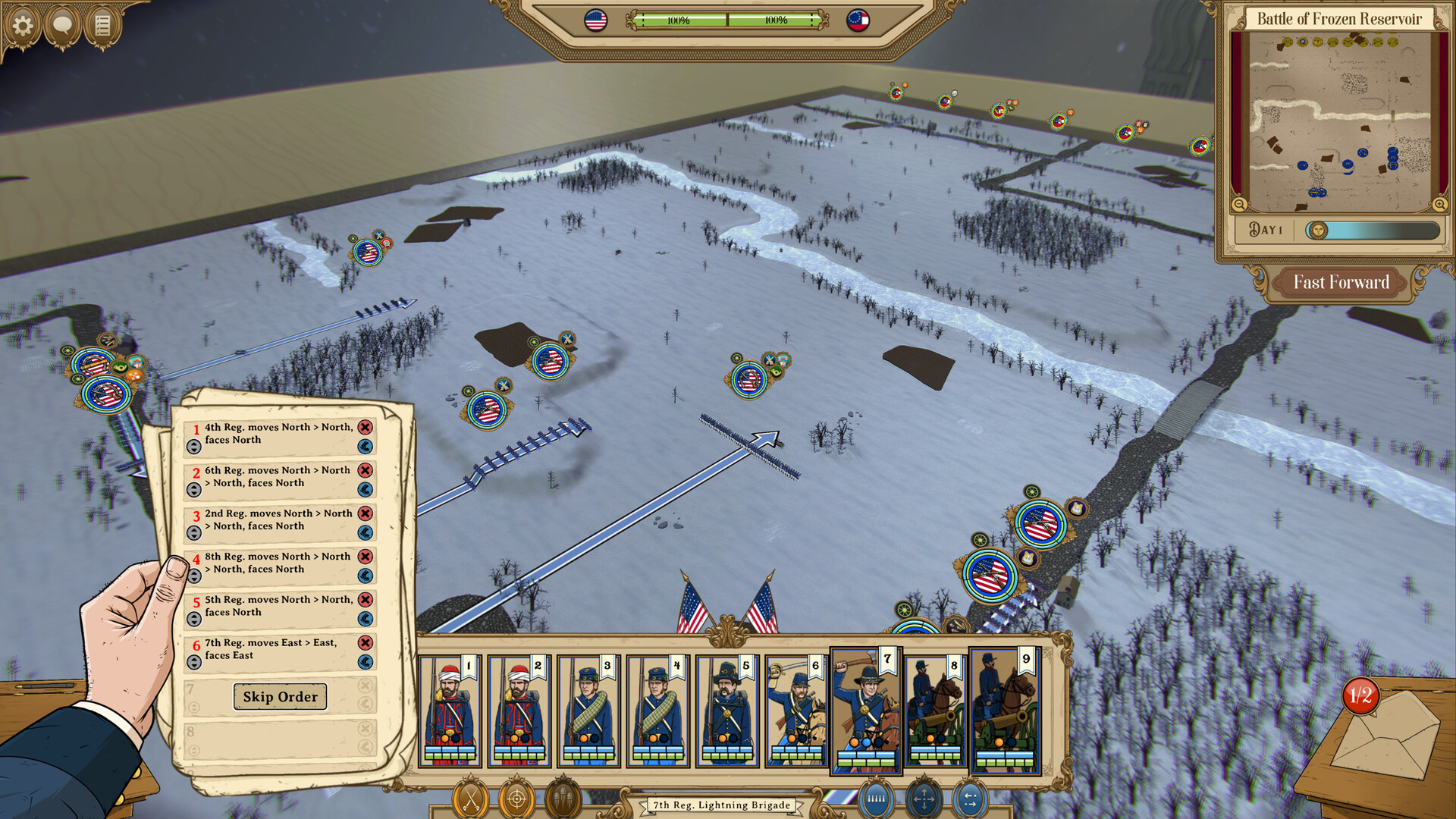Click the battlefield minimap

tap(1339, 121)
